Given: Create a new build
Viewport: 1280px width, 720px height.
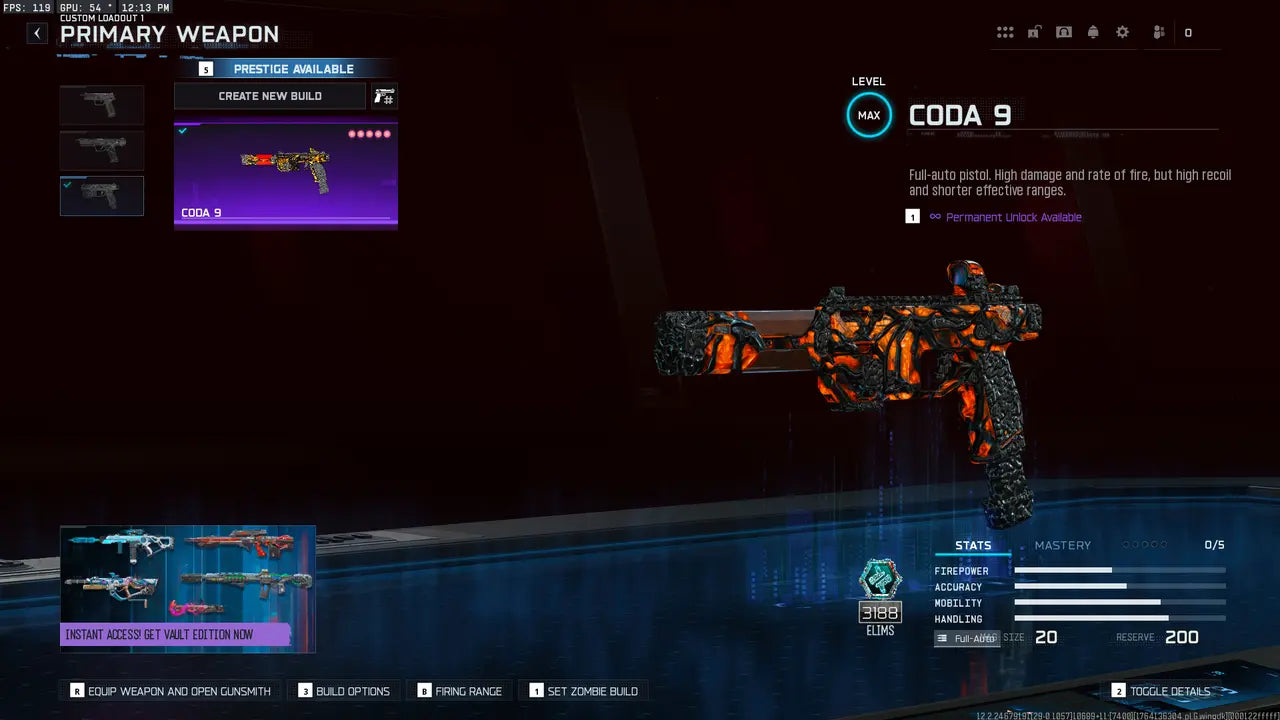Looking at the screenshot, I should tap(270, 96).
